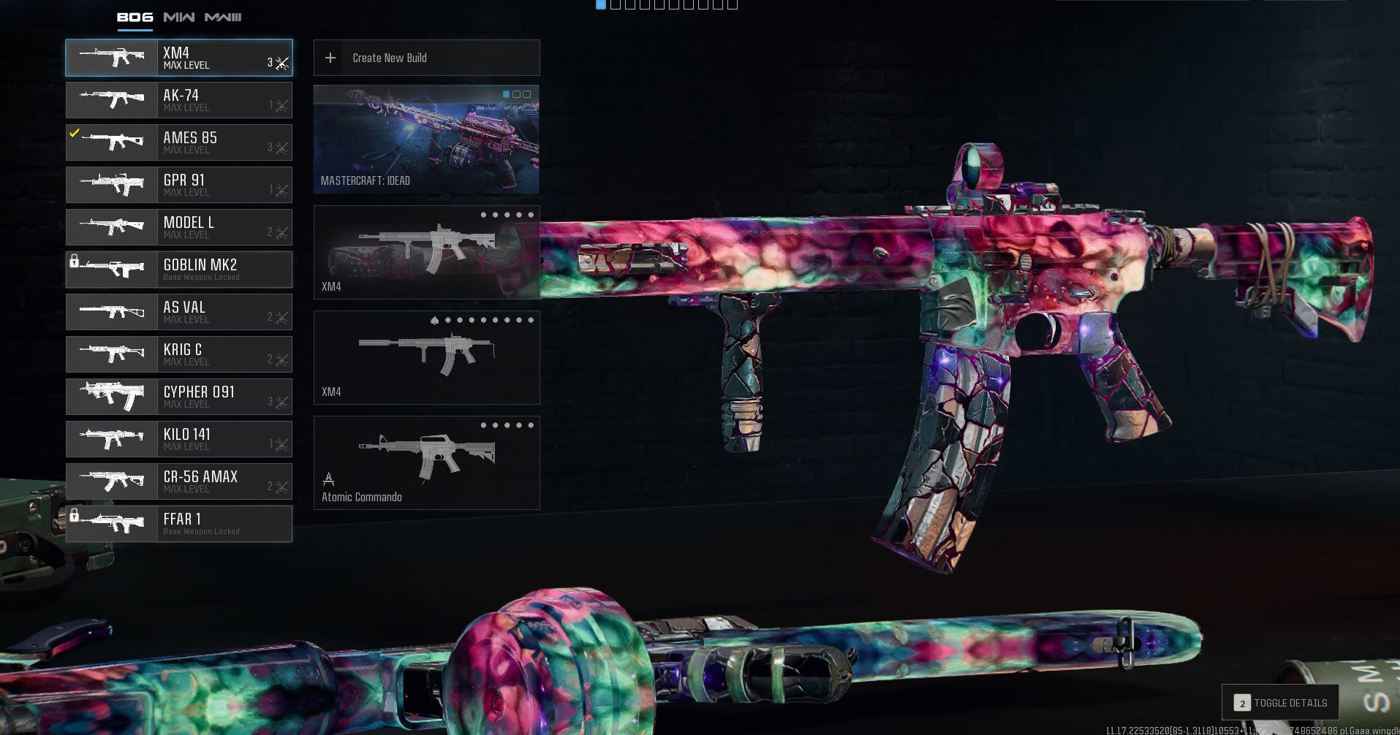The width and height of the screenshot is (1400, 735).
Task: Toggle weapon details
Action: [1280, 703]
